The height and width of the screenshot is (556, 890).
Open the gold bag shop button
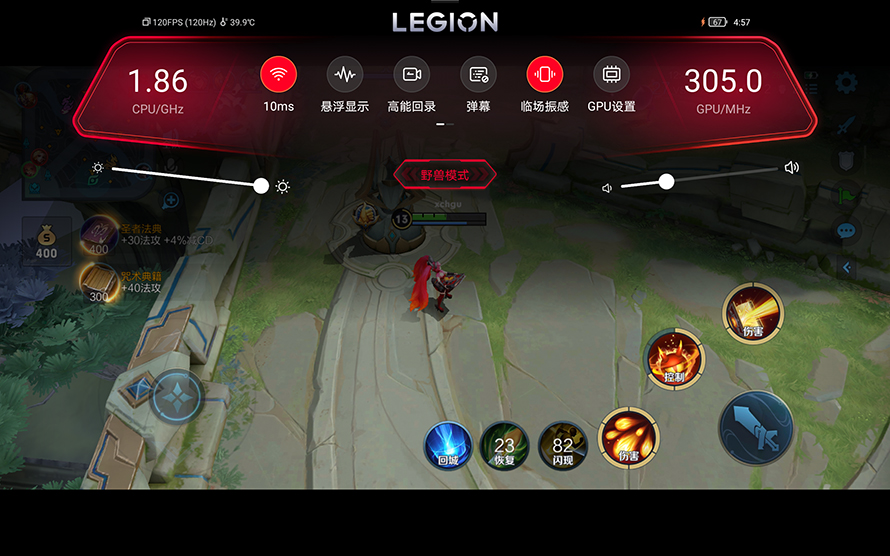[x=46, y=240]
